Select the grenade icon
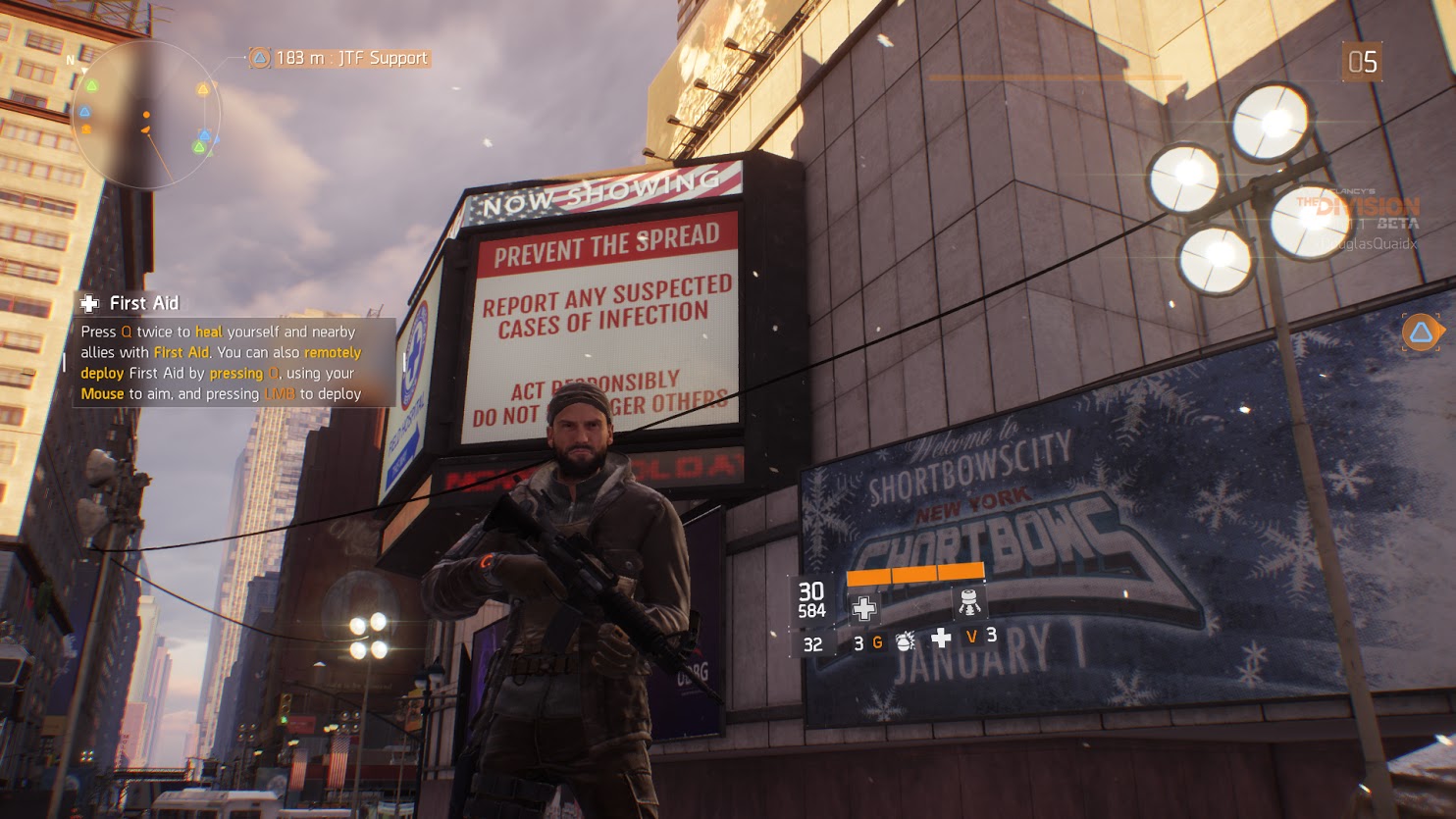This screenshot has height=819, width=1456. 905,641
